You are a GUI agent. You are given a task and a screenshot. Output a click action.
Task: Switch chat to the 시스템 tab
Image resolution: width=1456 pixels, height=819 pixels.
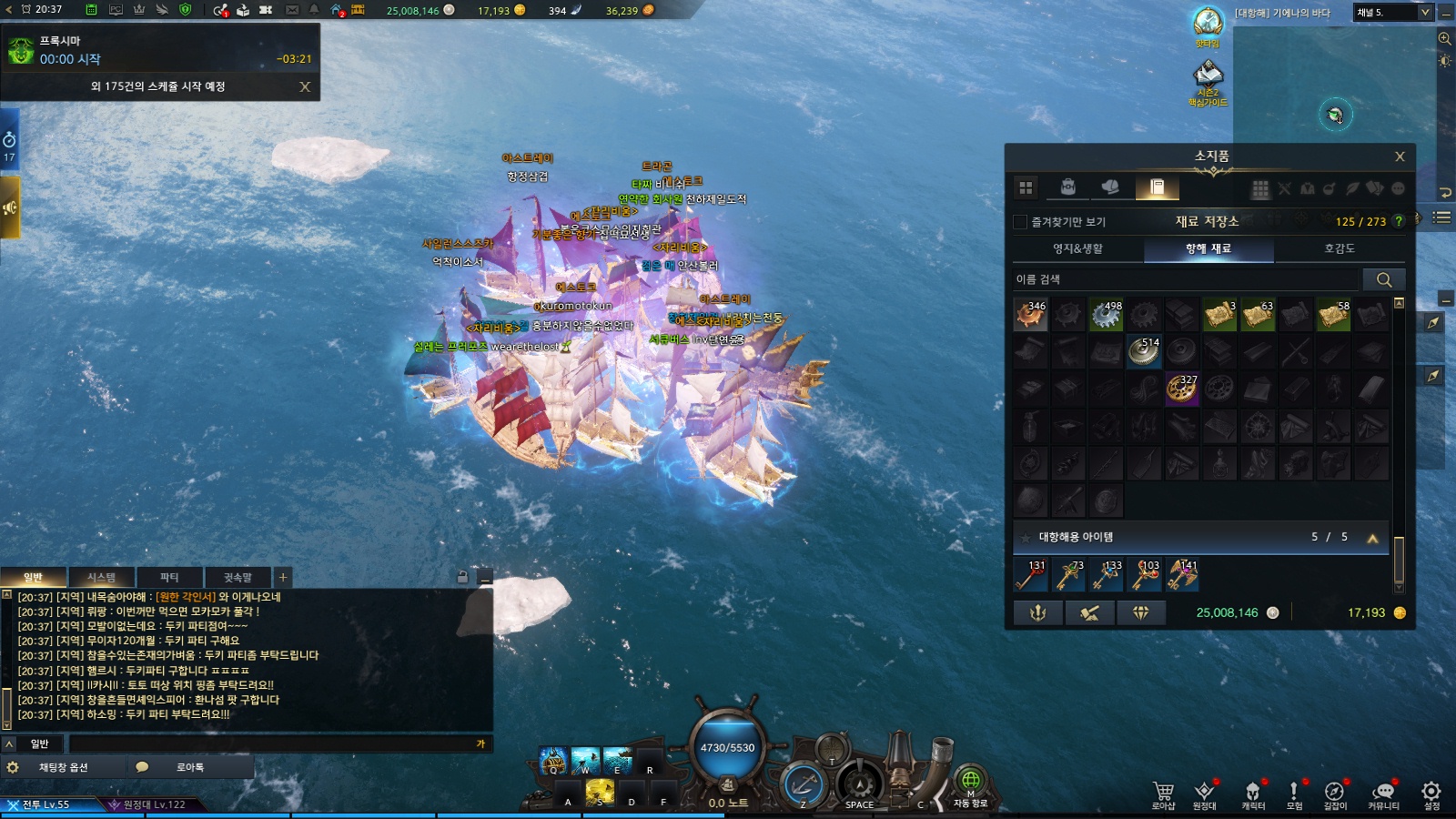[x=101, y=577]
